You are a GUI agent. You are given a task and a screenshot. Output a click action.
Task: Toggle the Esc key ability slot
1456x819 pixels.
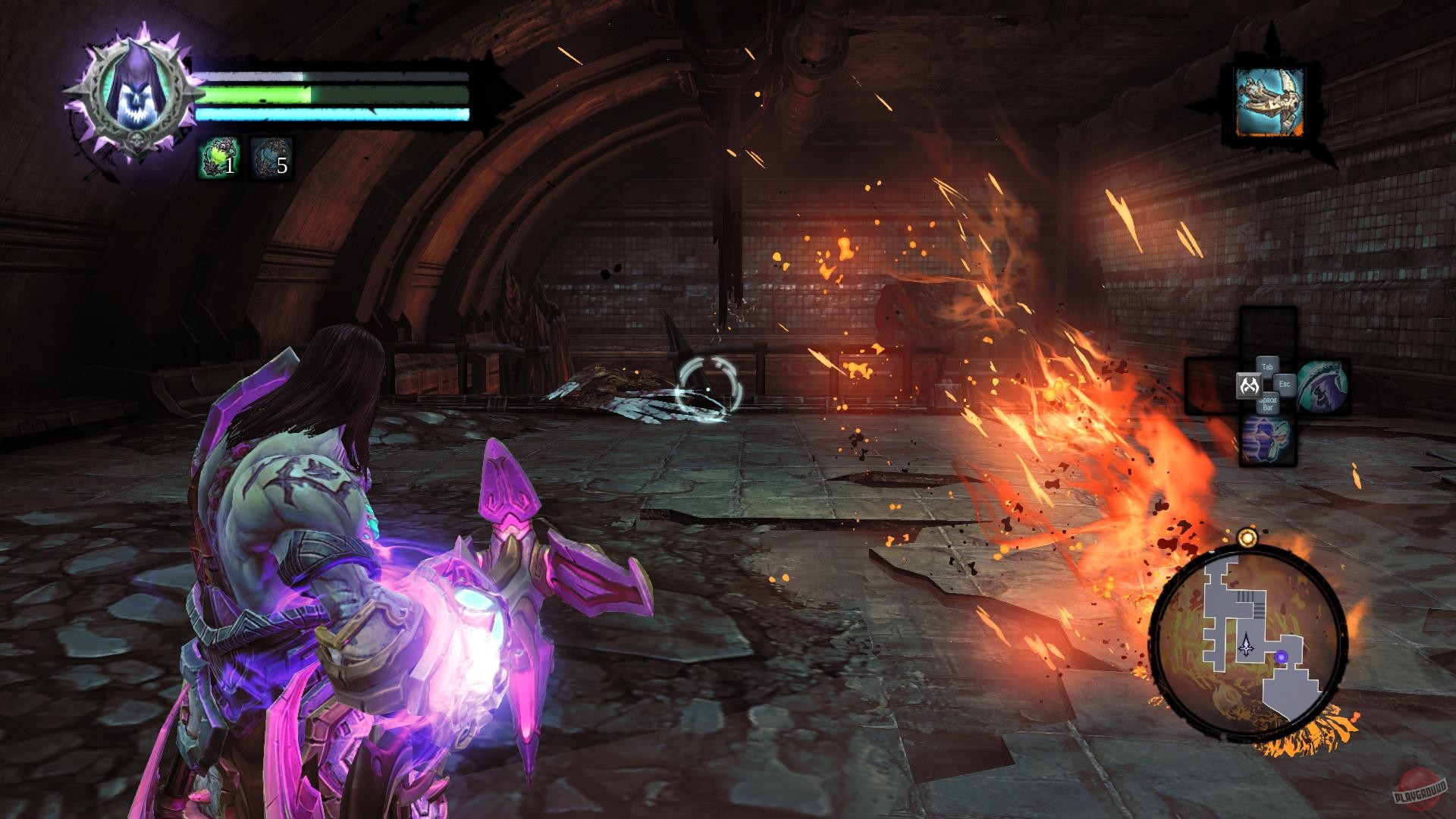pos(1285,384)
